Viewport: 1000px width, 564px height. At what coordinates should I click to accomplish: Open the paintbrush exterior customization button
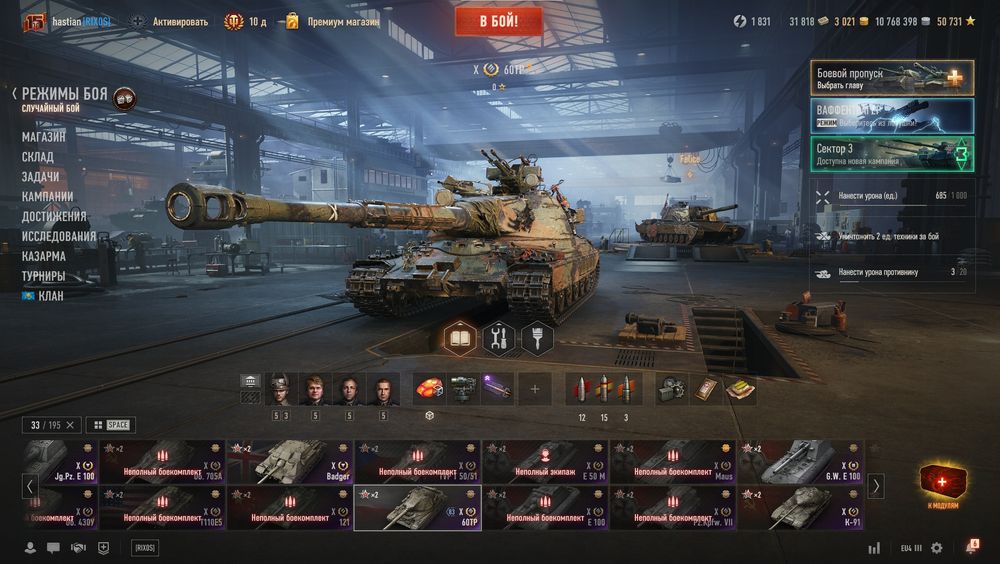[537, 339]
